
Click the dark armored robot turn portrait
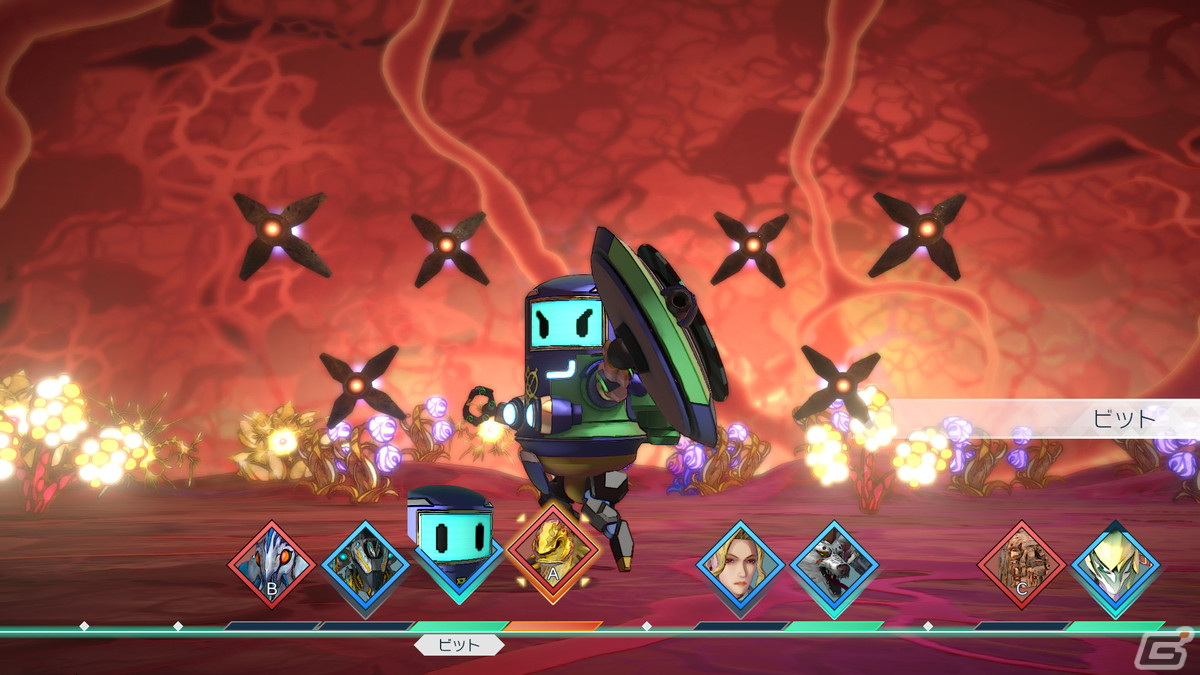coord(366,565)
